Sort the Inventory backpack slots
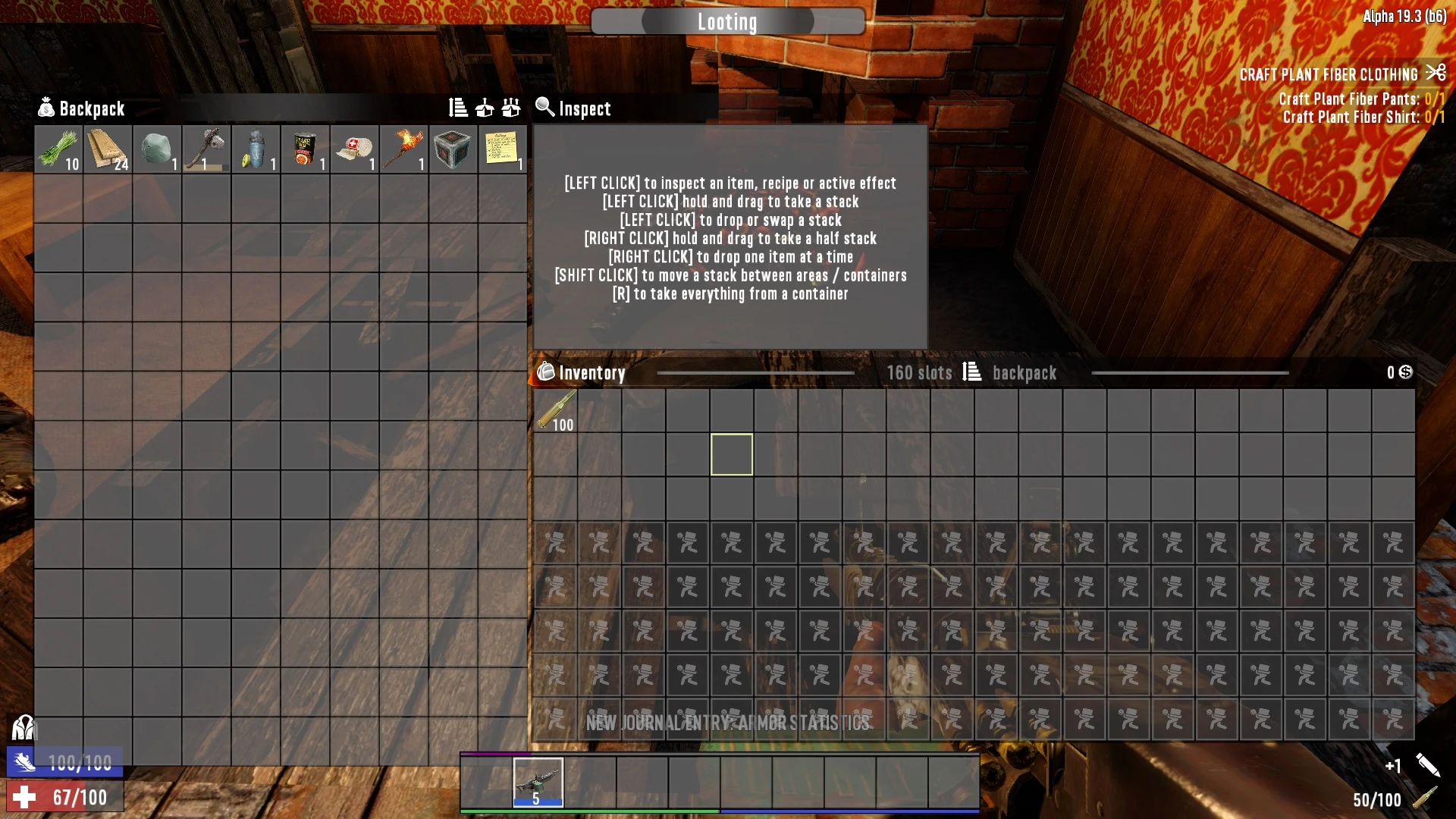 (971, 372)
